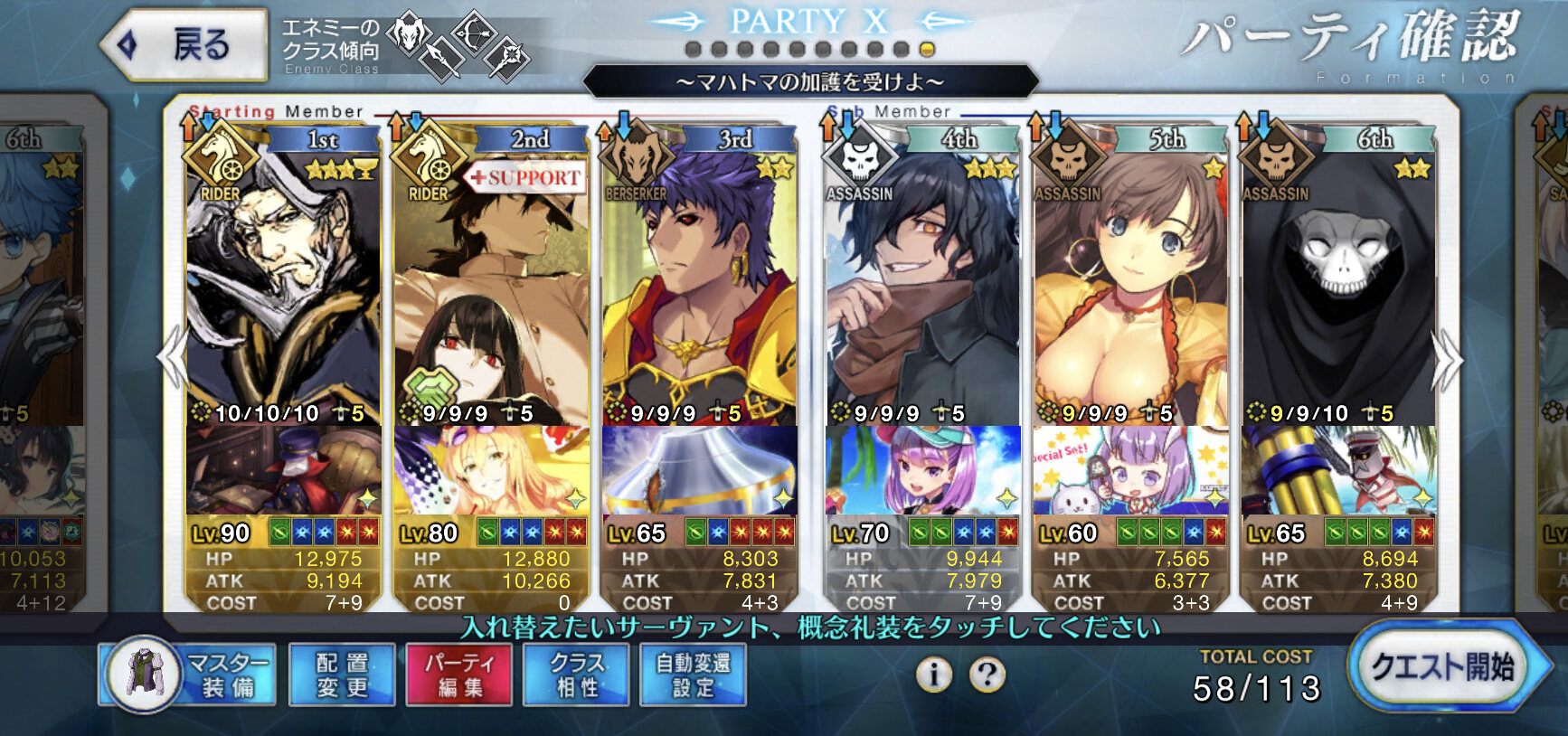Viewport: 1568px width, 736px height.
Task: Go back with the 戻る button
Action: (x=185, y=43)
